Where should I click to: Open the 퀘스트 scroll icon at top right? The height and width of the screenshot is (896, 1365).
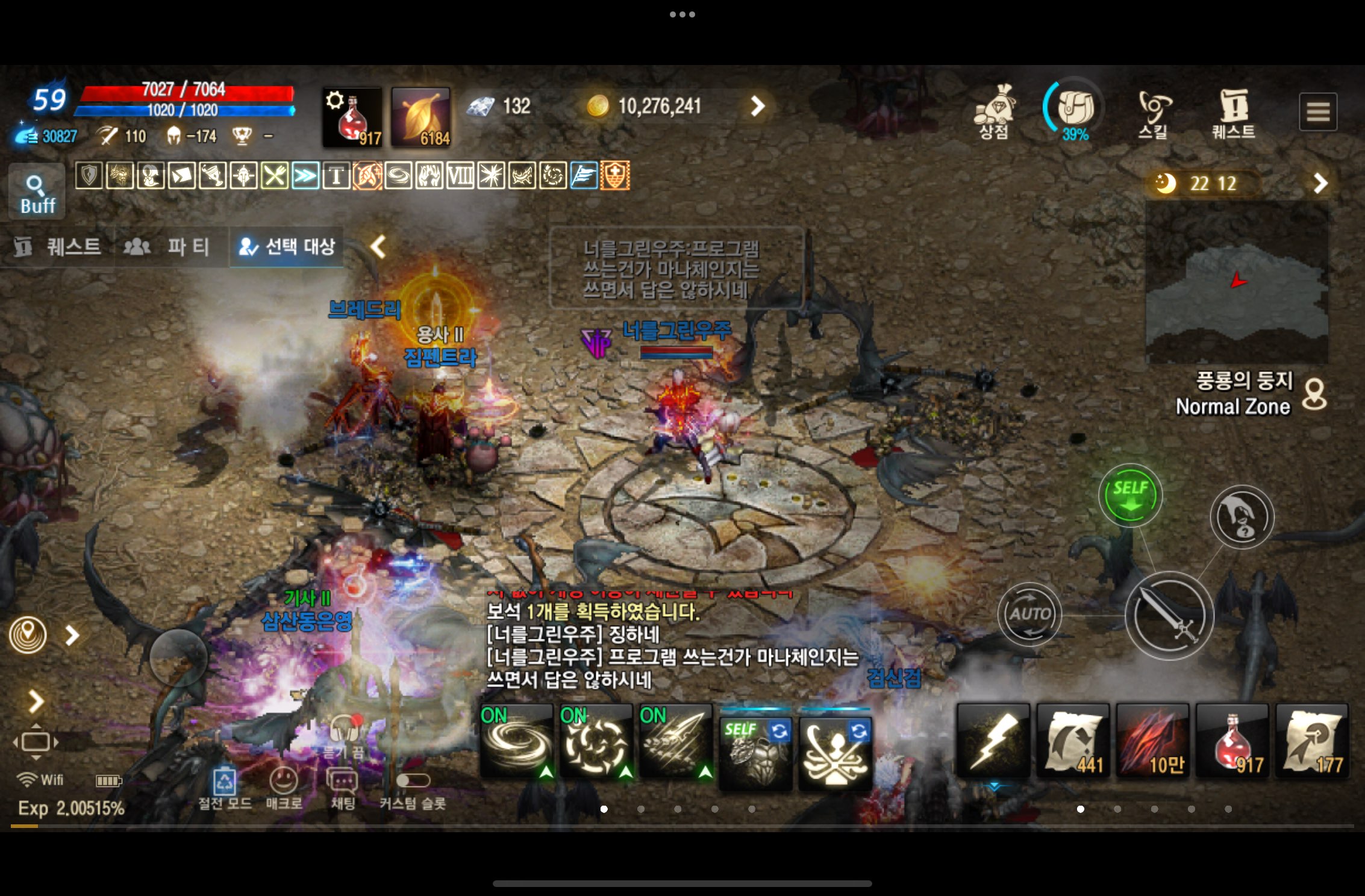pos(1234,114)
